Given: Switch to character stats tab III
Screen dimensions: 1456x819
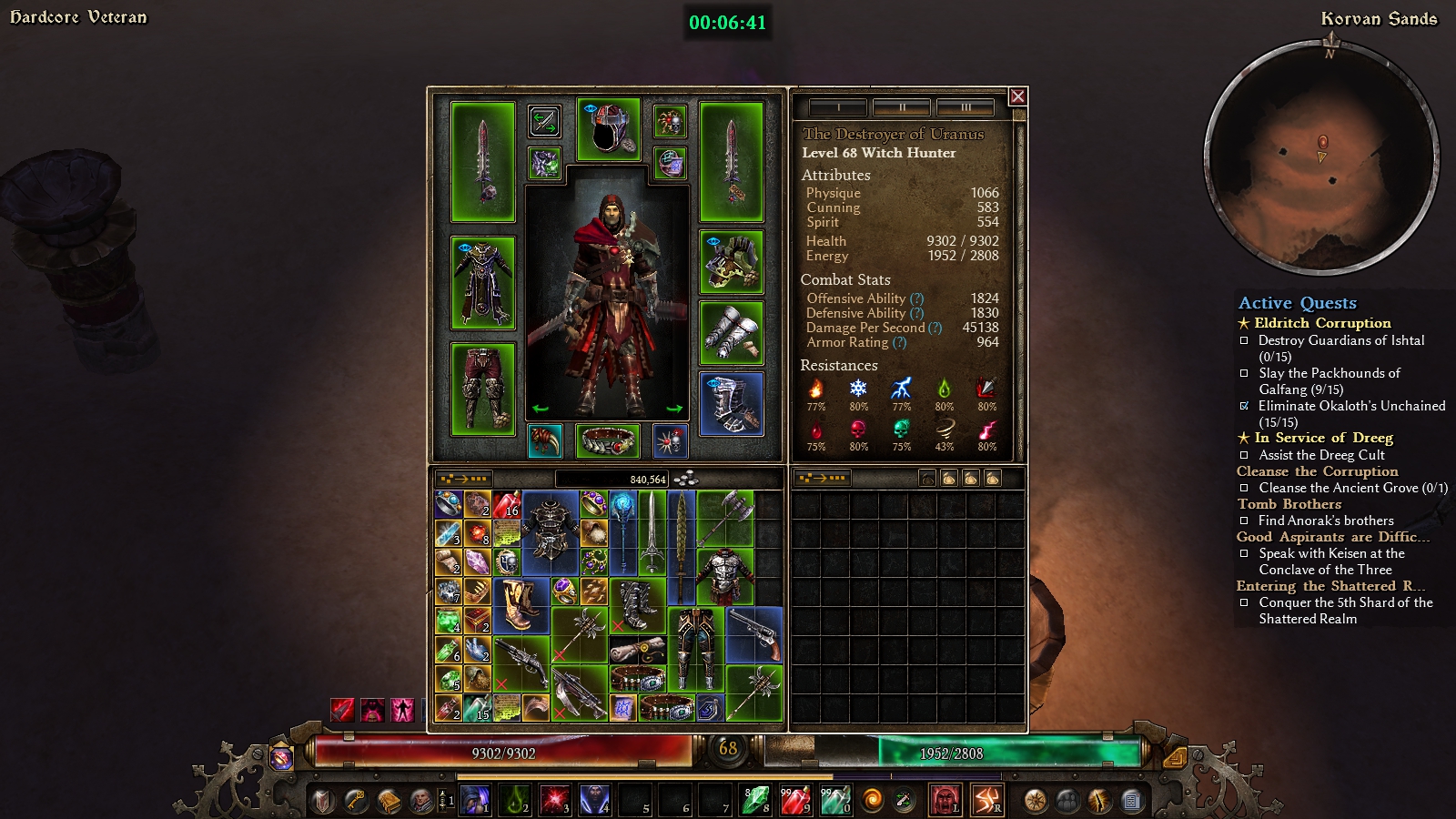Looking at the screenshot, I should 966,107.
